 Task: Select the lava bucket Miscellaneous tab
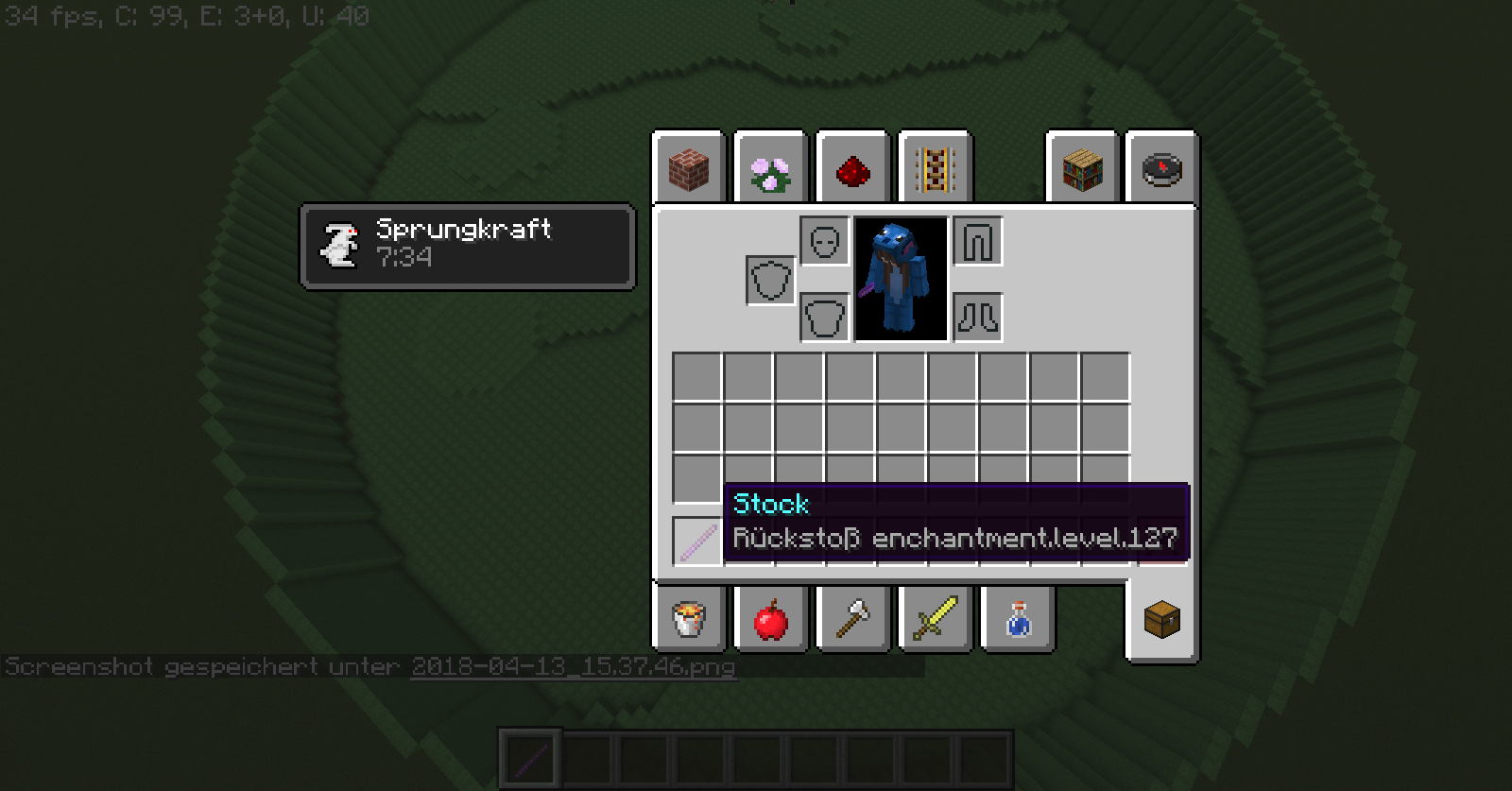click(689, 620)
